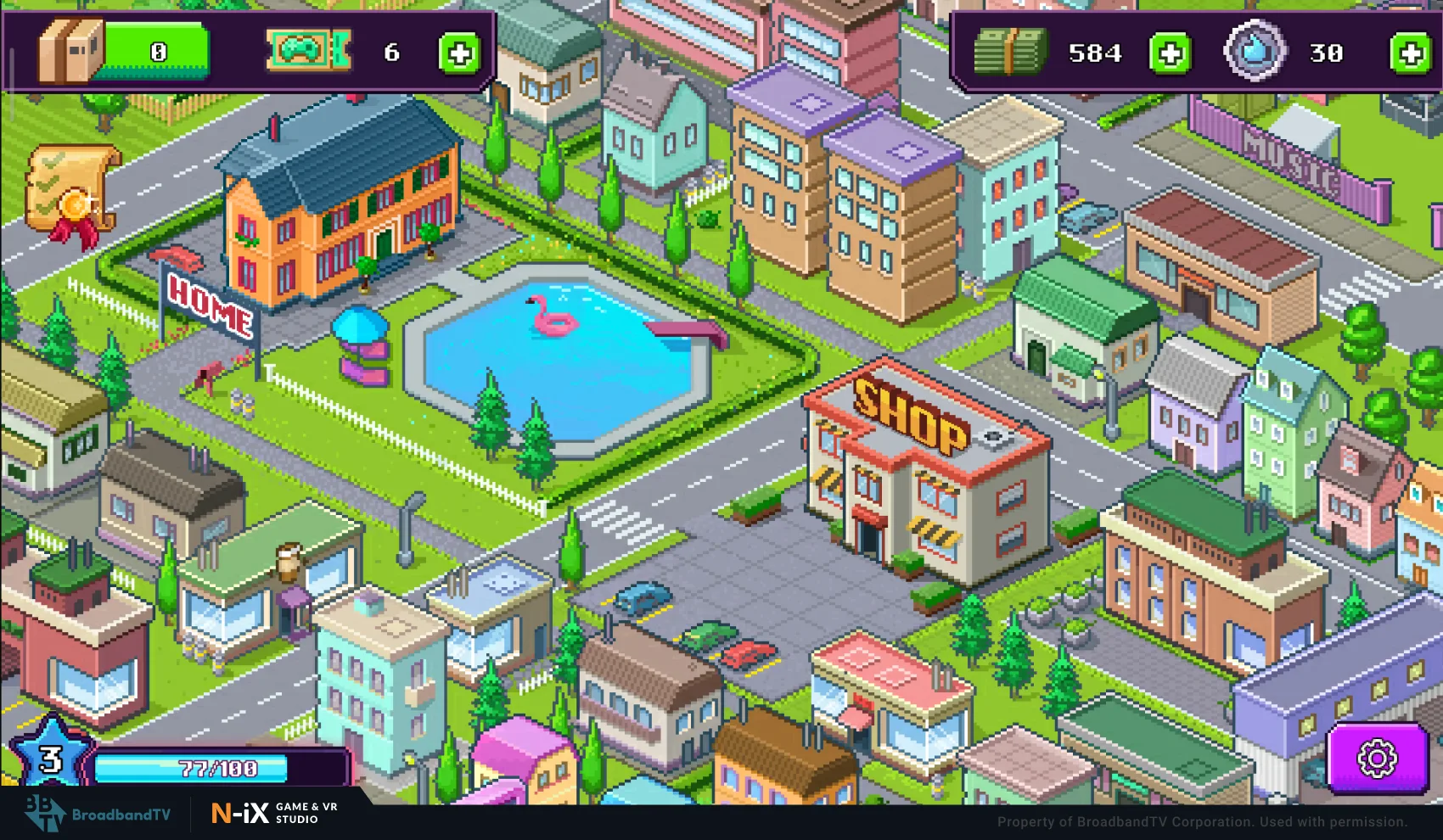Open settings with the purple gear button
This screenshot has width=1443, height=840.
click(x=1377, y=758)
